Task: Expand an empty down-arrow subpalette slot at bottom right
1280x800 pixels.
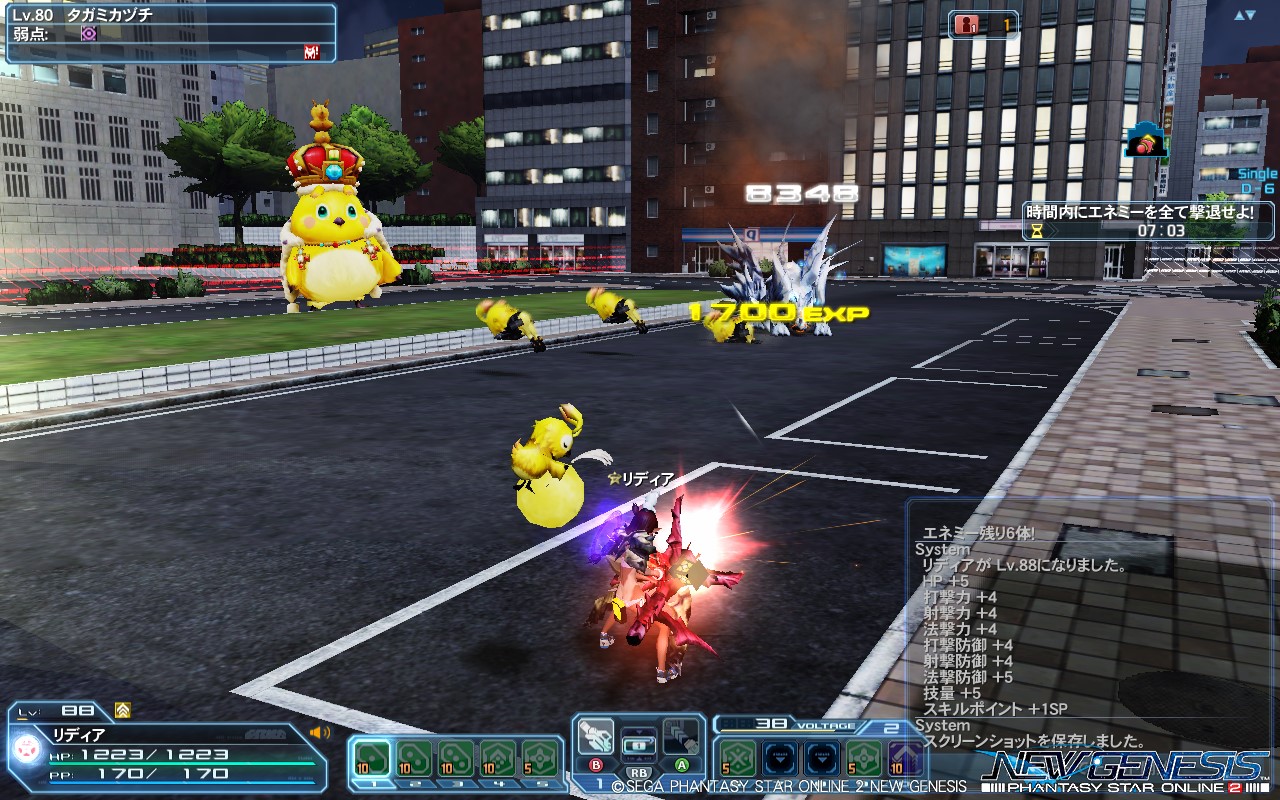Action: (x=780, y=759)
